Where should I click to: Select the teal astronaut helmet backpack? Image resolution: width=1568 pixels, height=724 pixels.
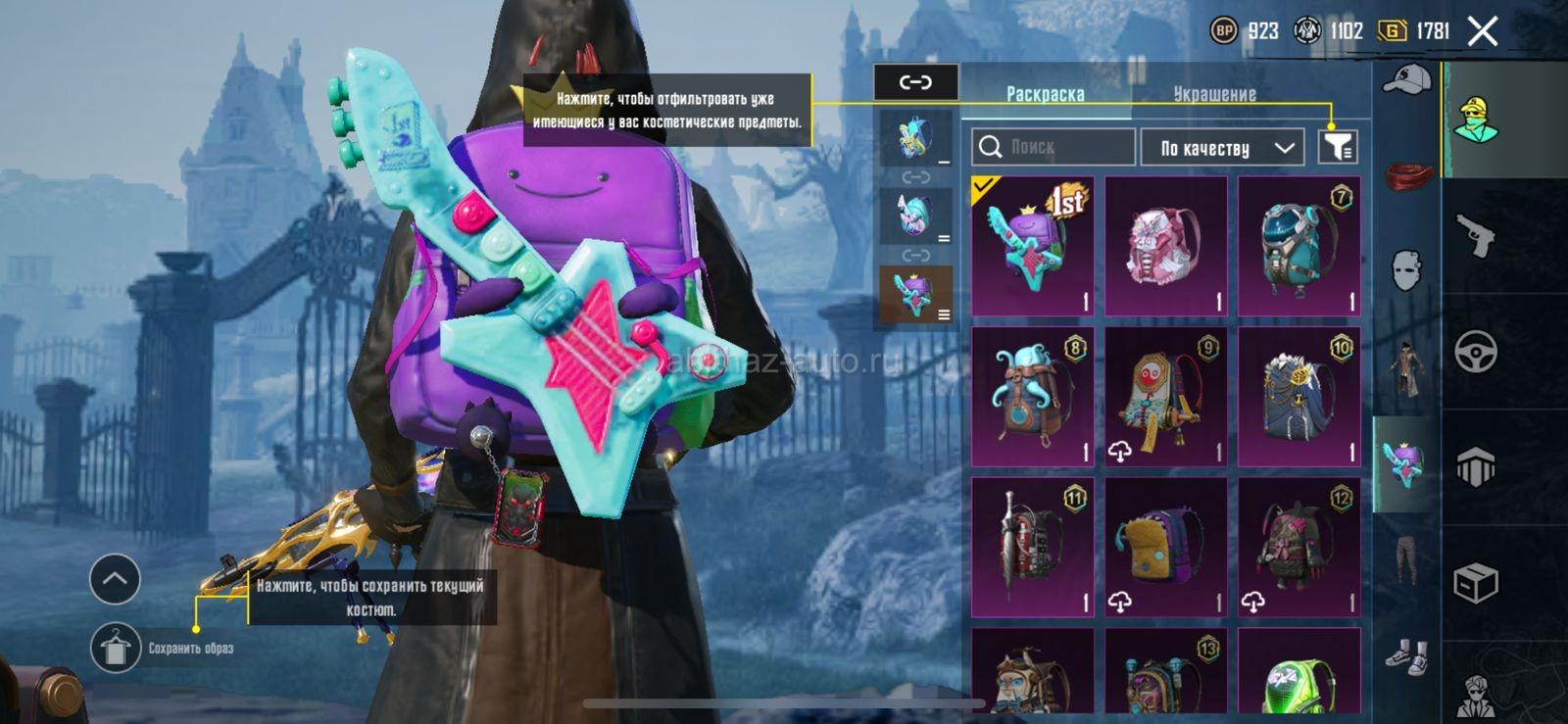[1298, 246]
